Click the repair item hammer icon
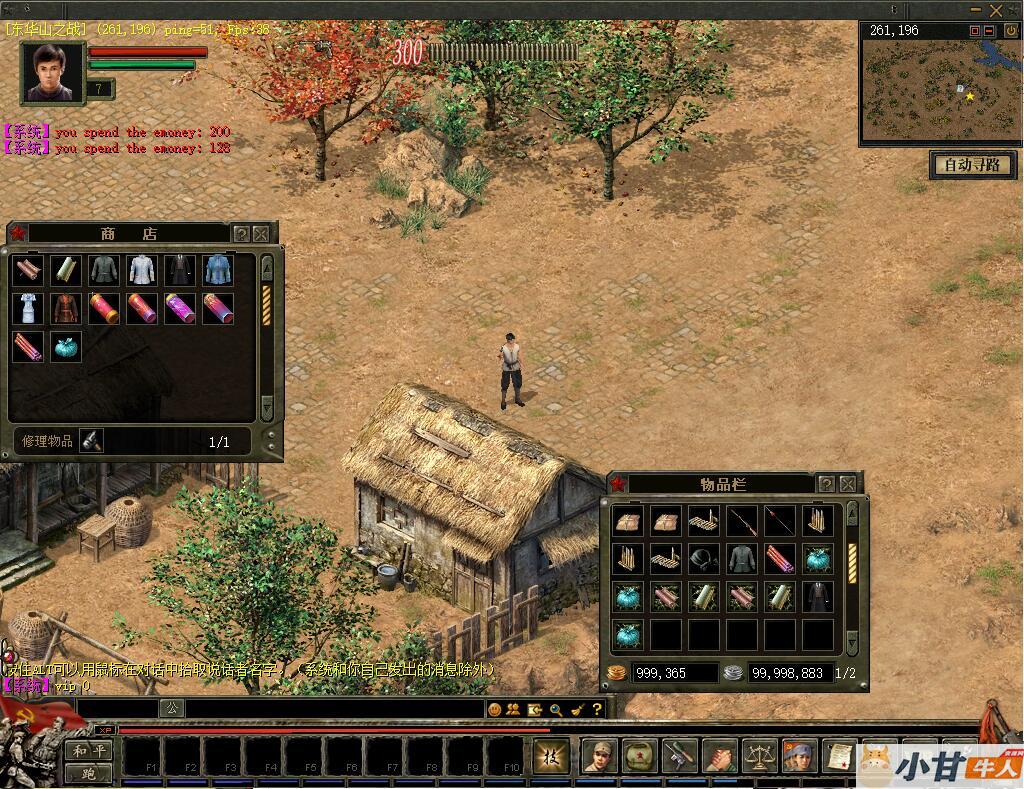 tap(91, 441)
